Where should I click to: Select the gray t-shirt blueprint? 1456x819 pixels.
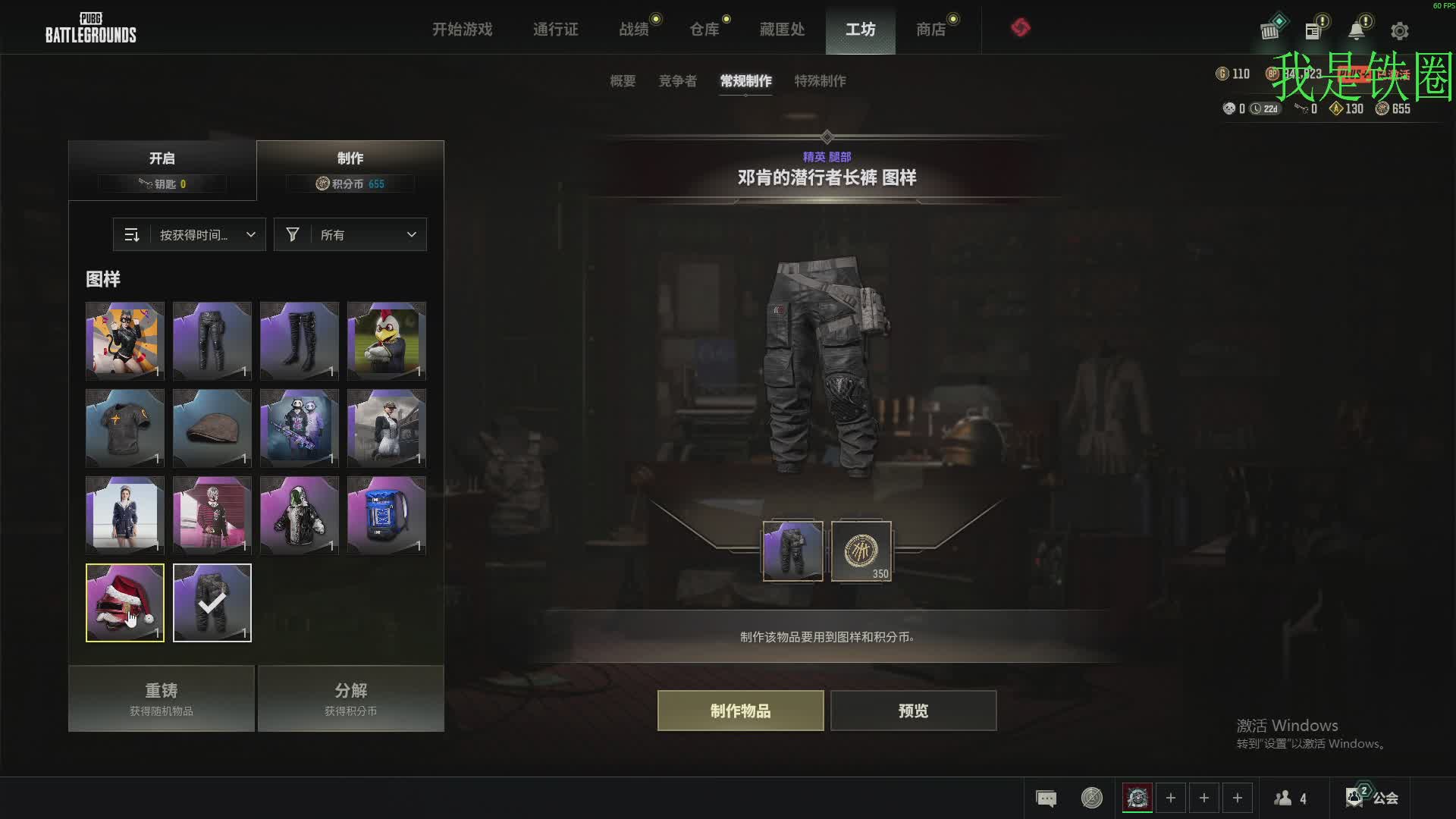tap(125, 428)
